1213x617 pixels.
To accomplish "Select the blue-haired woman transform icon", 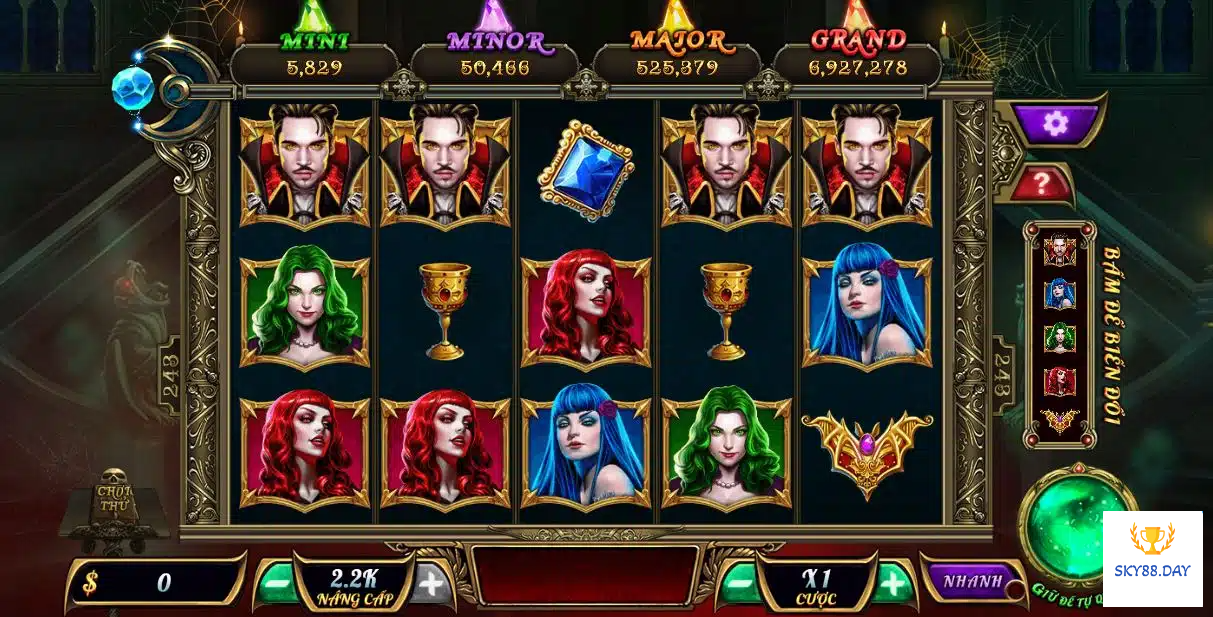I will click(1059, 293).
